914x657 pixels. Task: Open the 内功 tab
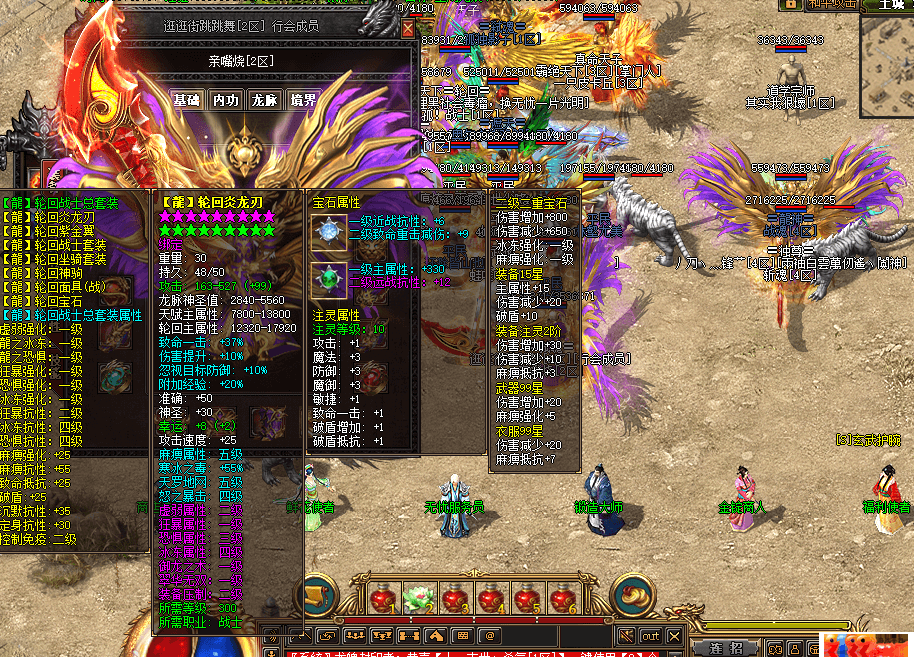click(225, 100)
